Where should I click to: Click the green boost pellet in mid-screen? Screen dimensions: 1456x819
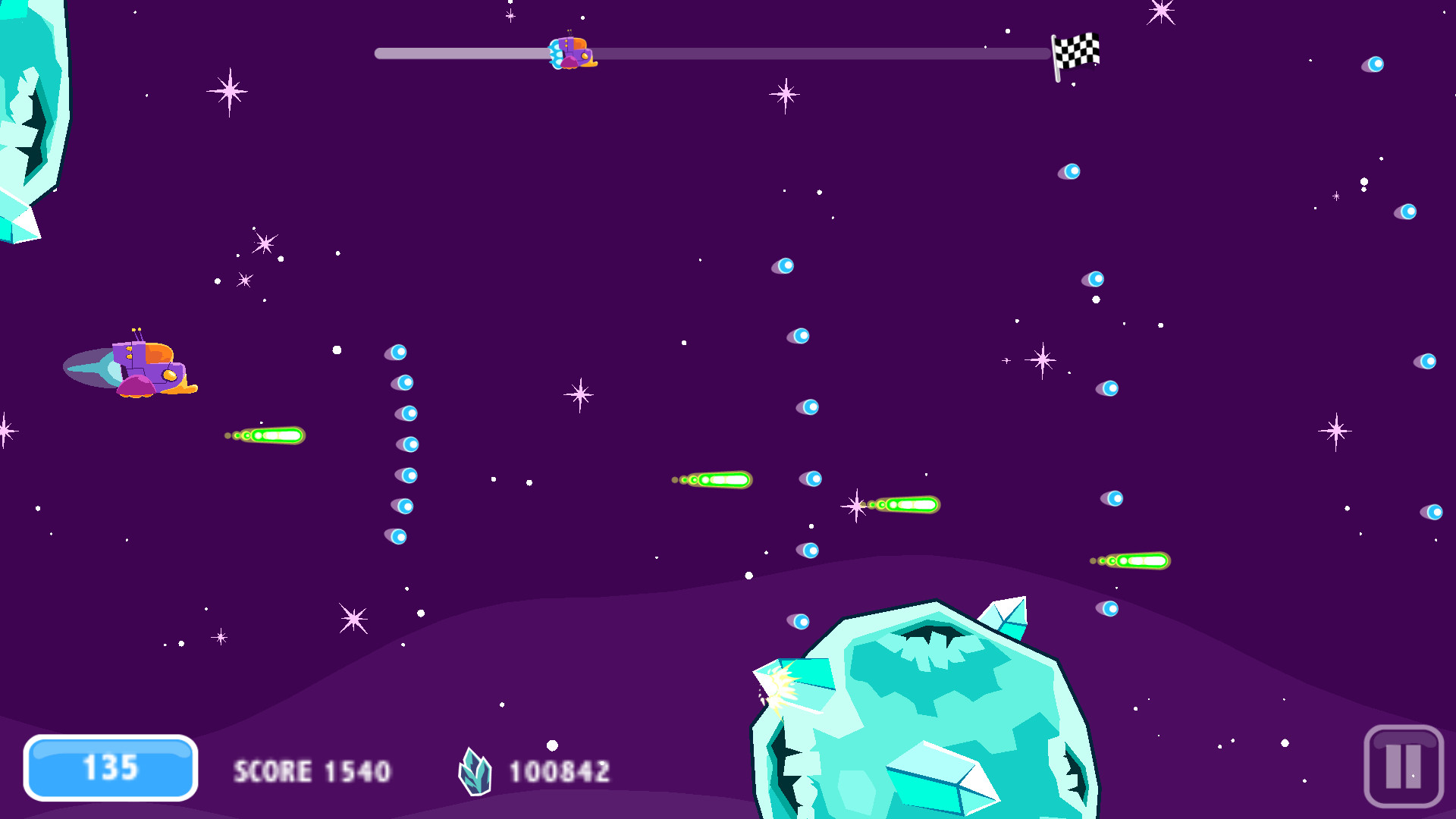click(x=717, y=479)
